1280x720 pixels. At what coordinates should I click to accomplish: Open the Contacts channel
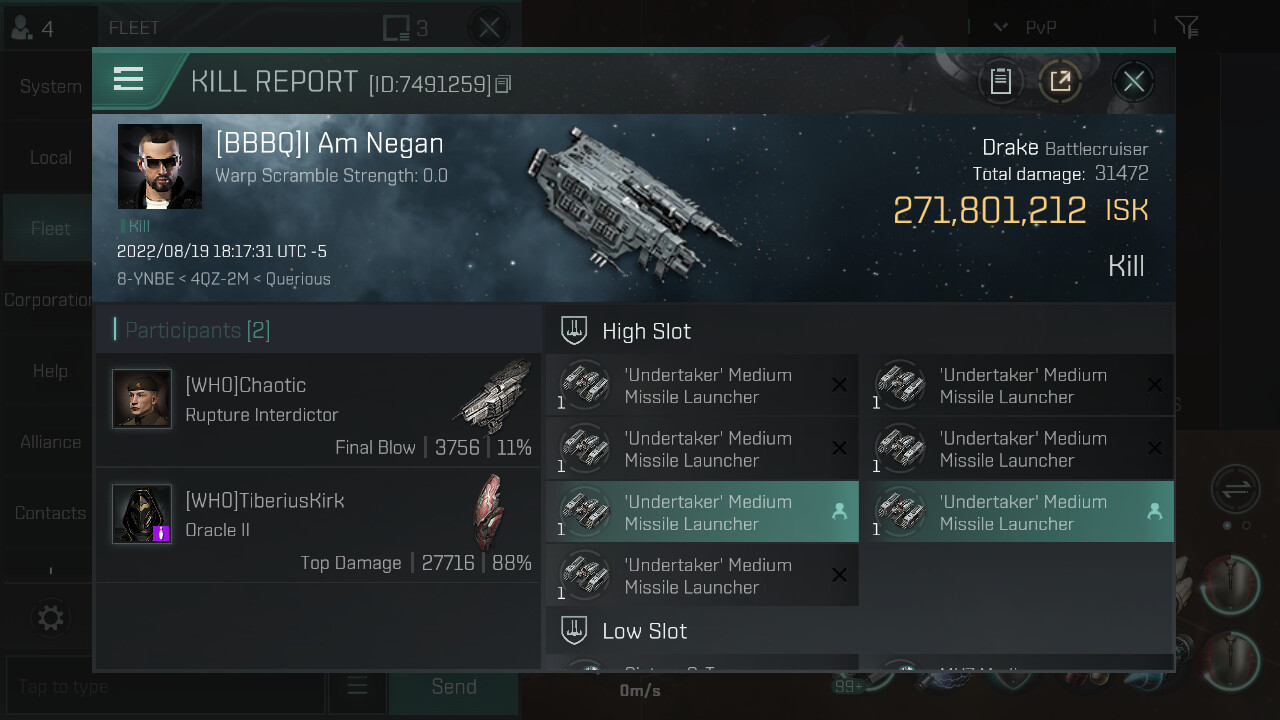50,513
